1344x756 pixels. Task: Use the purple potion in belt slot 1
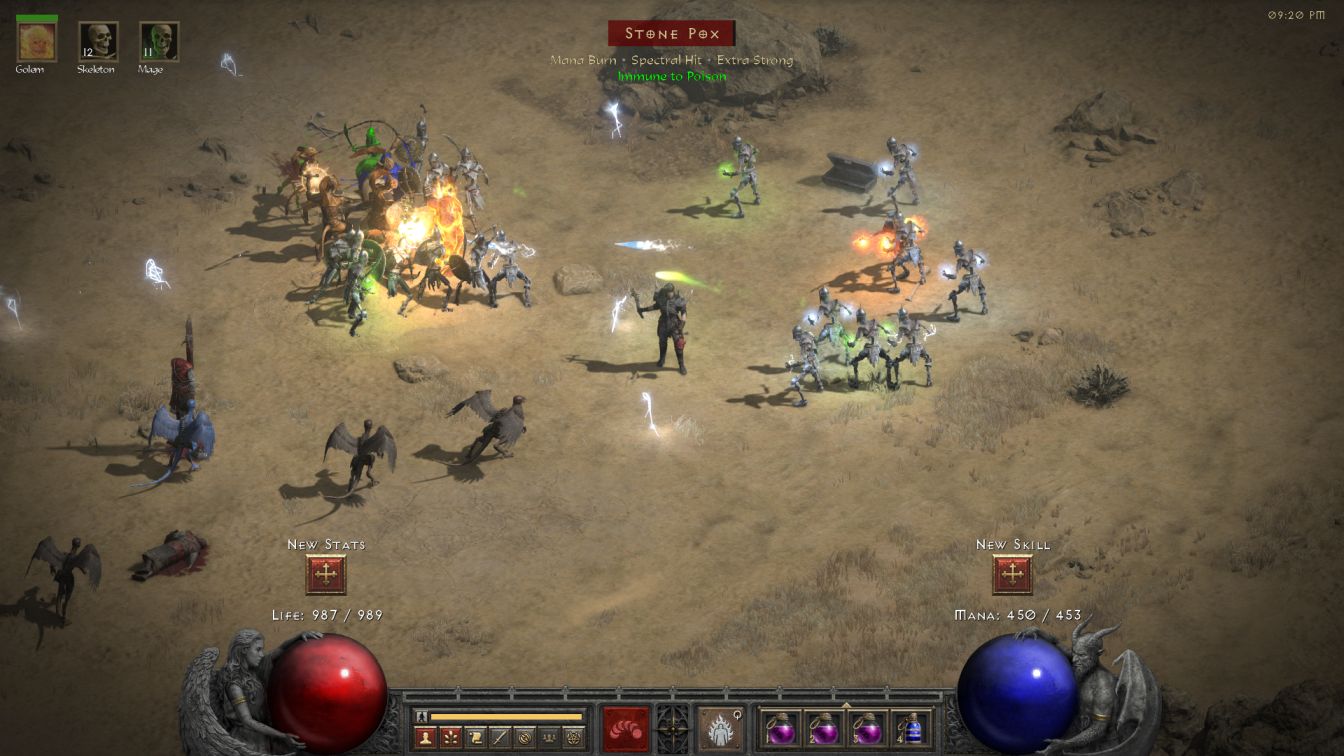click(779, 728)
